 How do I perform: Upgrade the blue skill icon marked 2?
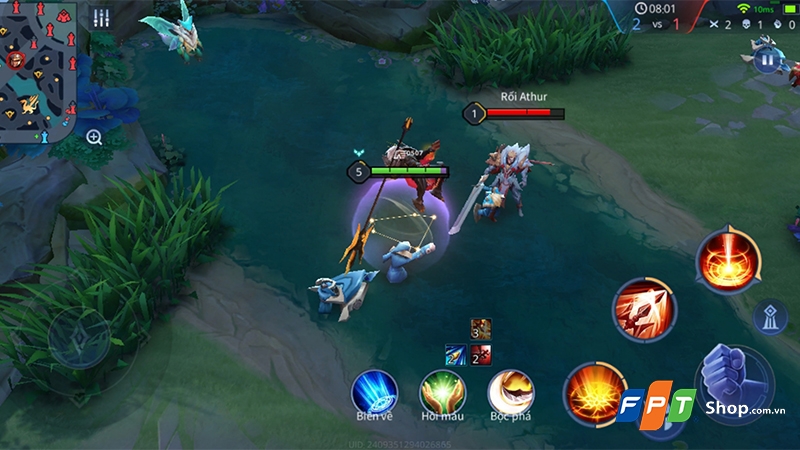click(457, 352)
